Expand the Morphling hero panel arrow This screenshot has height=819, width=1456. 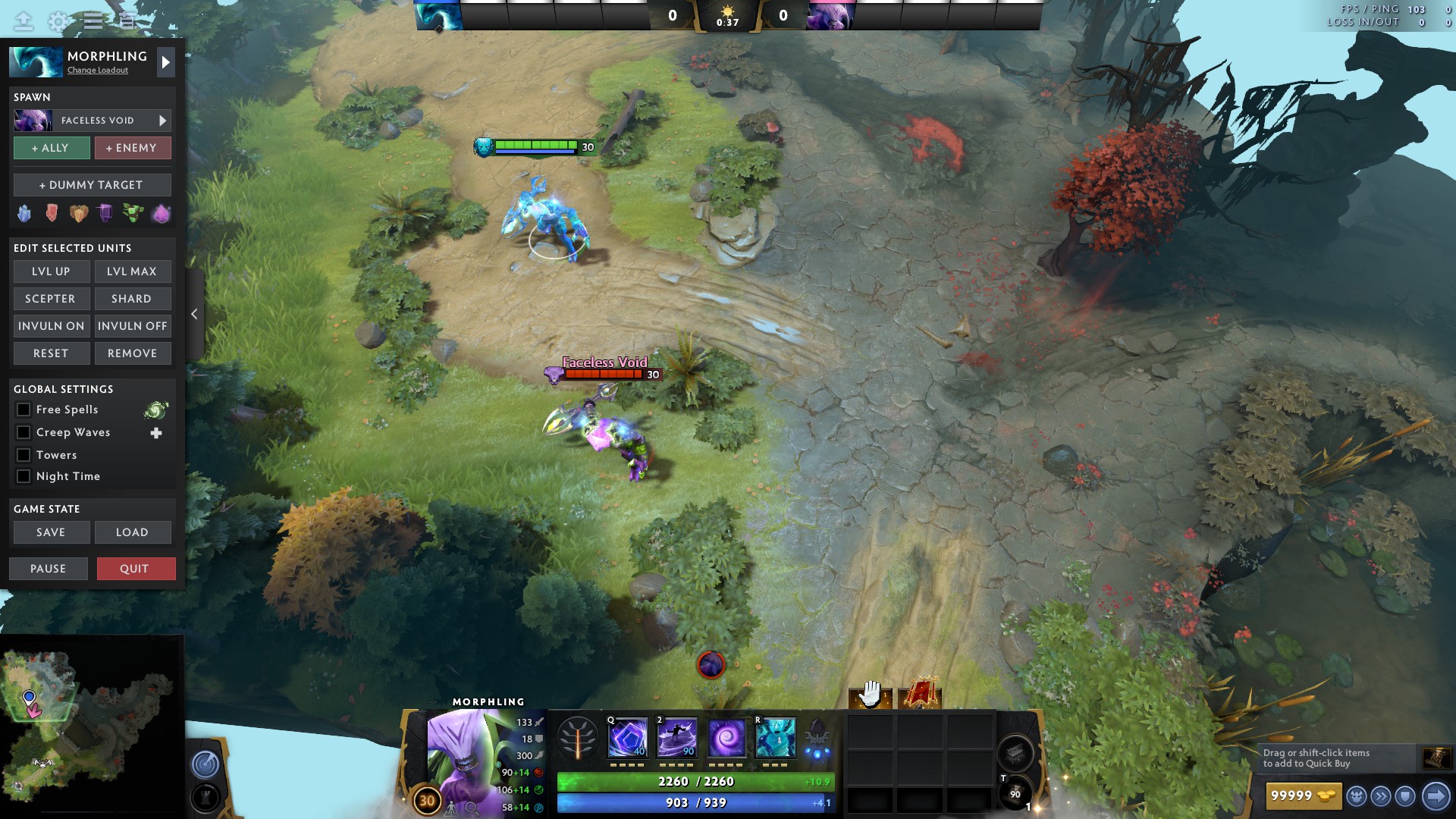tap(165, 61)
